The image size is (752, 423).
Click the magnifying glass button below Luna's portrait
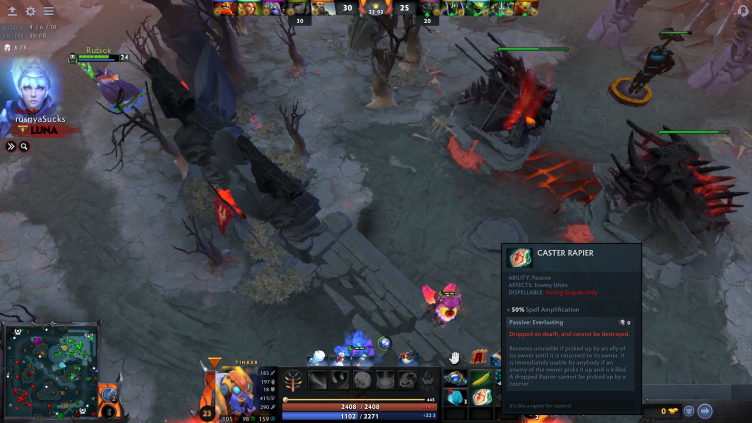(24, 146)
